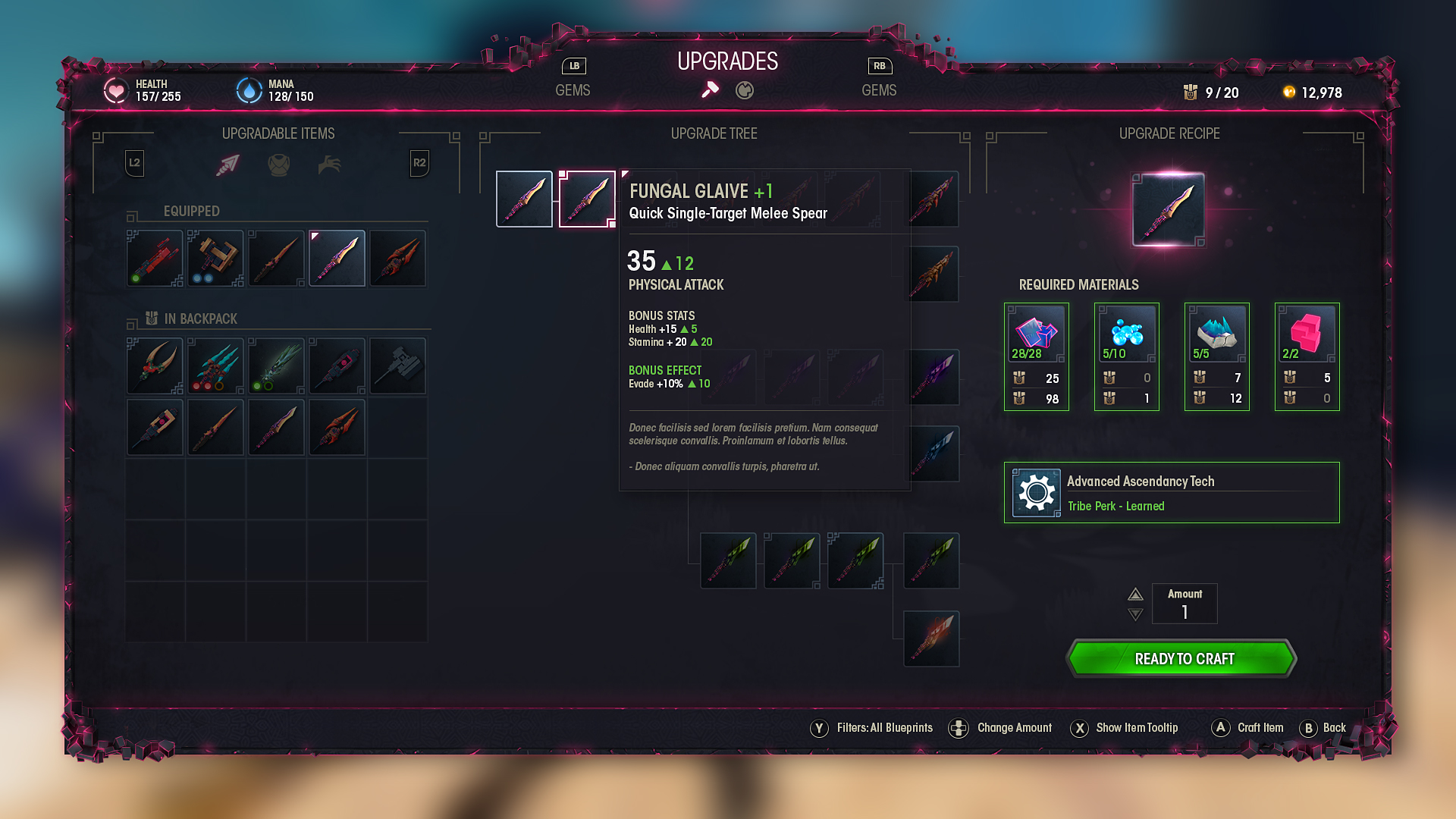Select the hammer upgrade tab icon

pyautogui.click(x=710, y=90)
